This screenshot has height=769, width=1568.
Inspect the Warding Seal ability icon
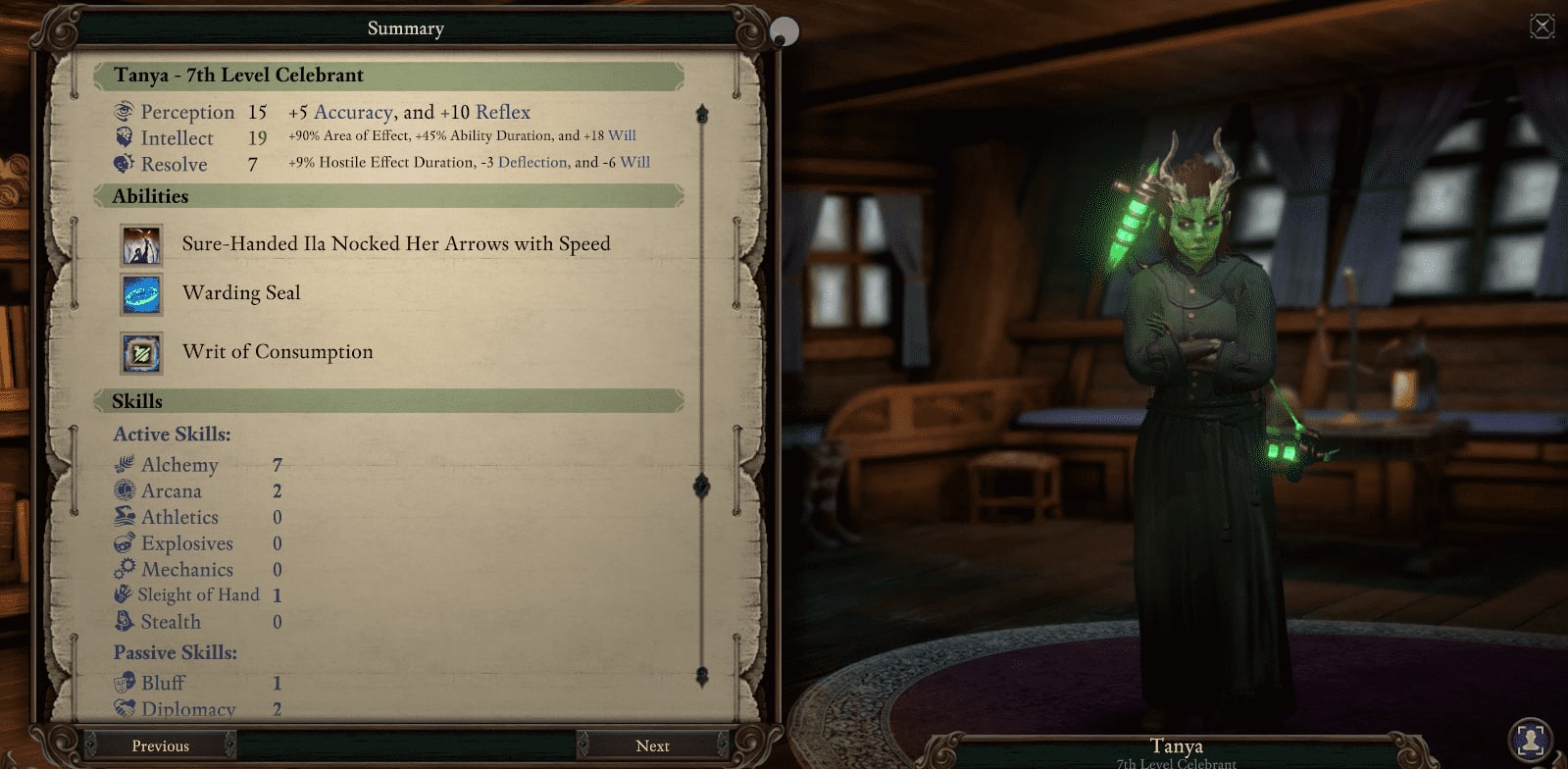pos(141,293)
